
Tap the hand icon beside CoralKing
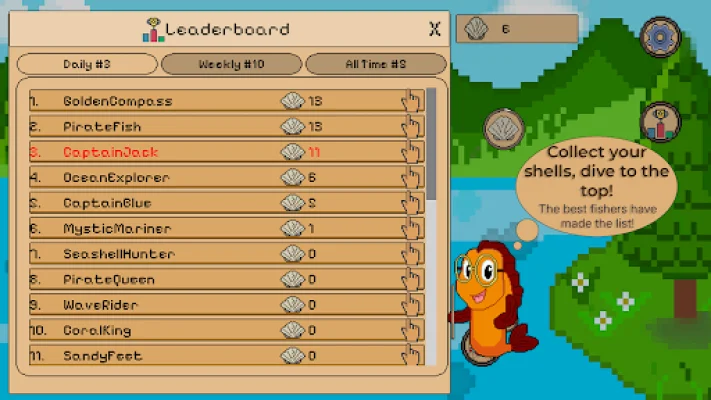coord(411,331)
